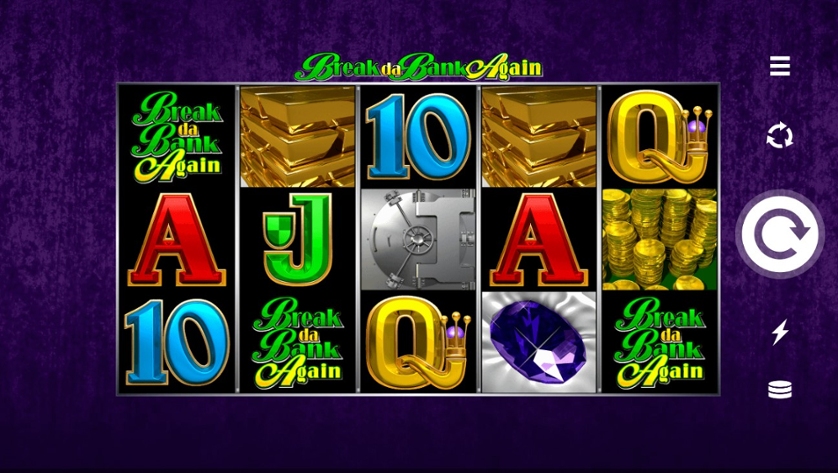The height and width of the screenshot is (473, 838).
Task: Open the coin stack bet settings
Action: (780, 390)
